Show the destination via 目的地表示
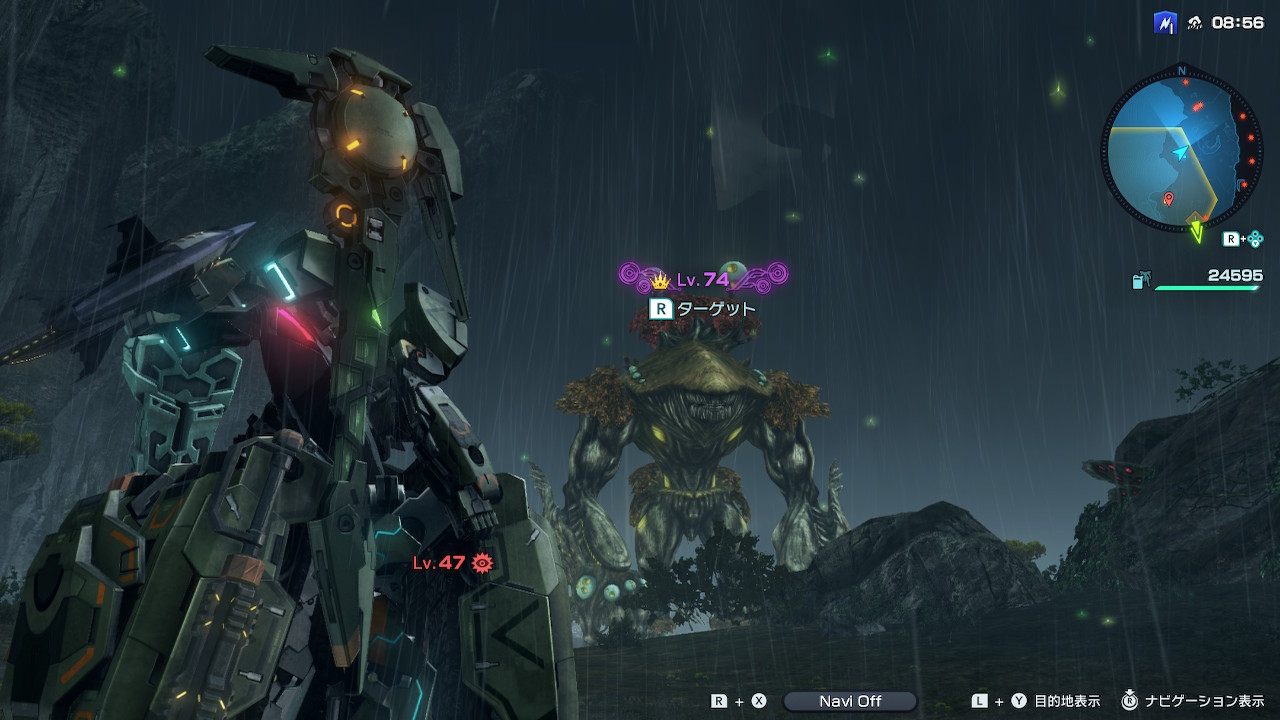The image size is (1280, 720). (x=1067, y=701)
